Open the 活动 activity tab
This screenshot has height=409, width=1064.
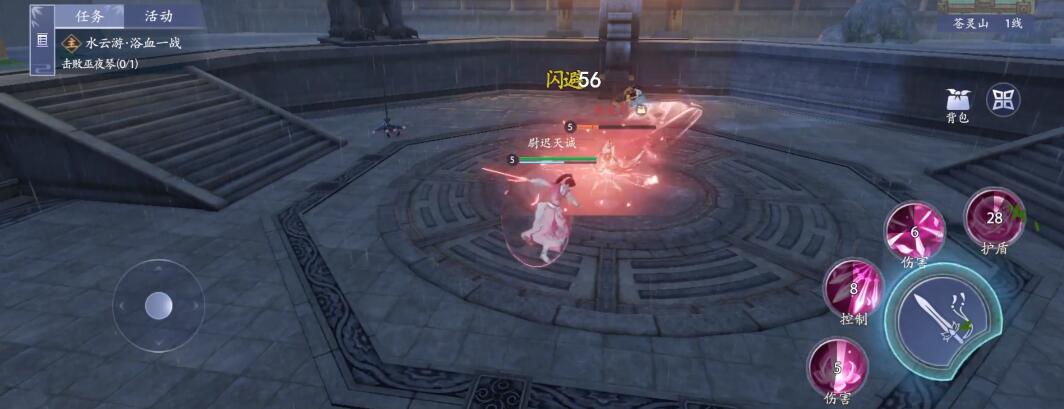pyautogui.click(x=158, y=16)
